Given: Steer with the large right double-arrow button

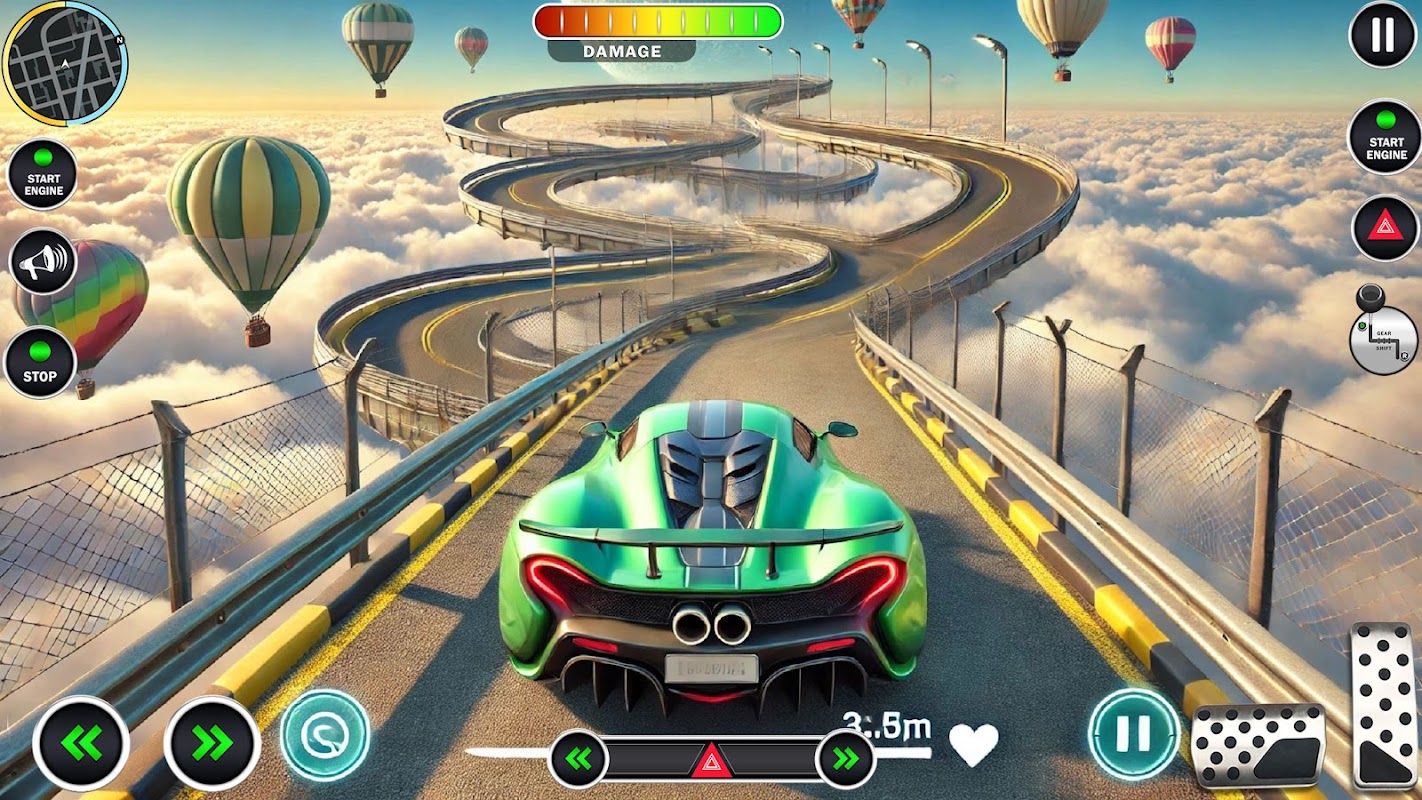Looking at the screenshot, I should (x=212, y=743).
